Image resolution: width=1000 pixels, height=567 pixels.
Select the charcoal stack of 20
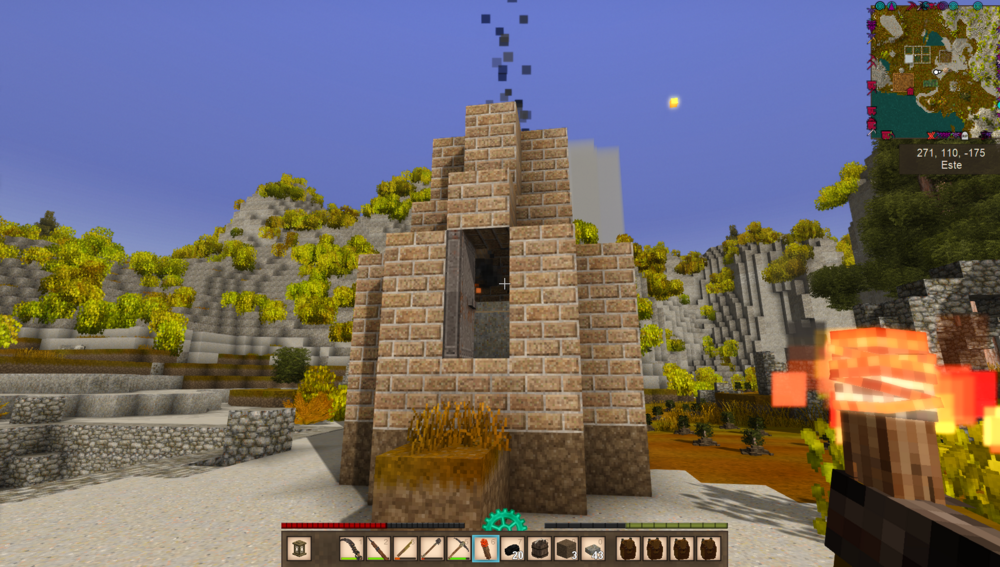512,548
